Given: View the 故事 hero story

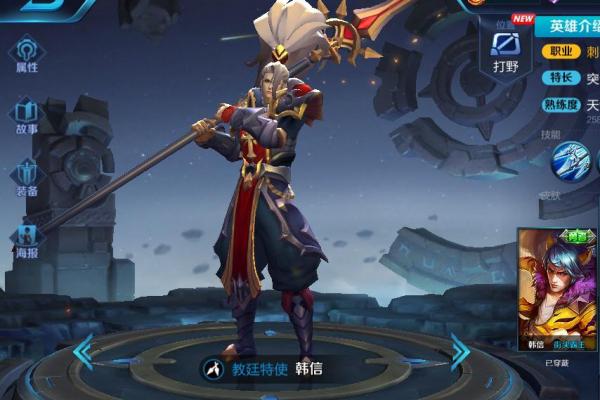Looking at the screenshot, I should [x=27, y=116].
